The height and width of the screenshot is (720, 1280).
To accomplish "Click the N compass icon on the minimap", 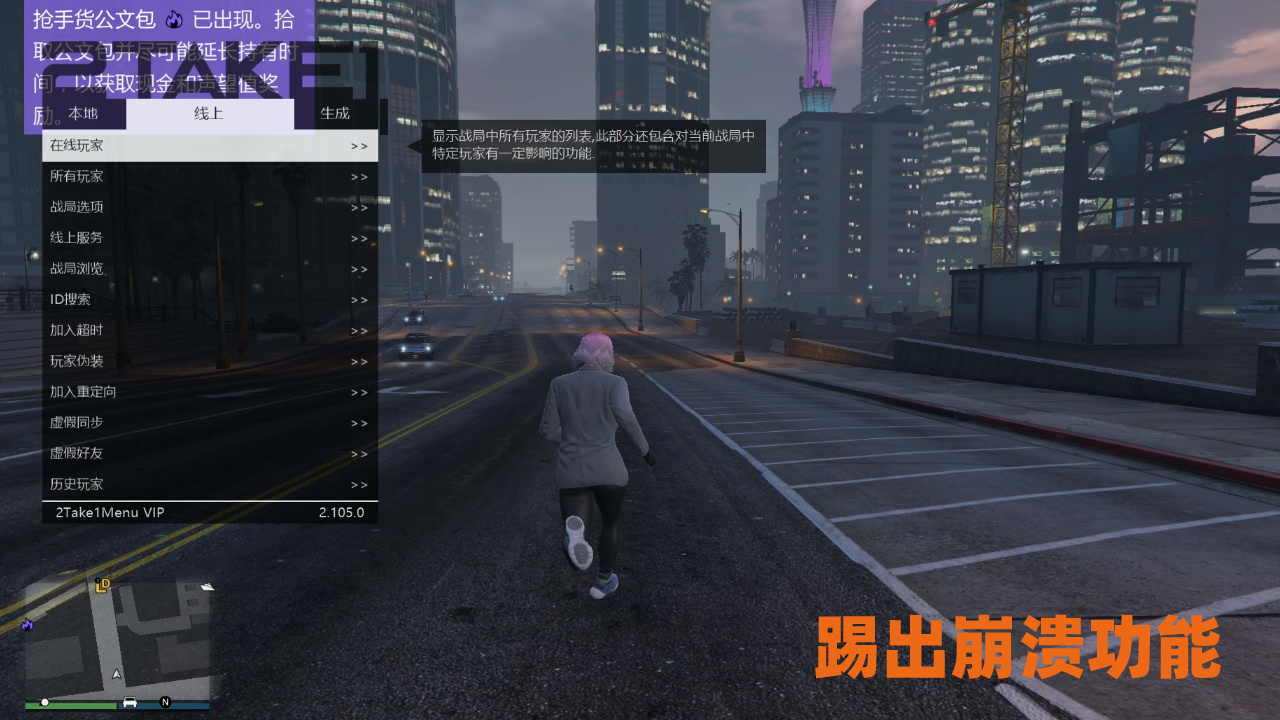I will 165,702.
